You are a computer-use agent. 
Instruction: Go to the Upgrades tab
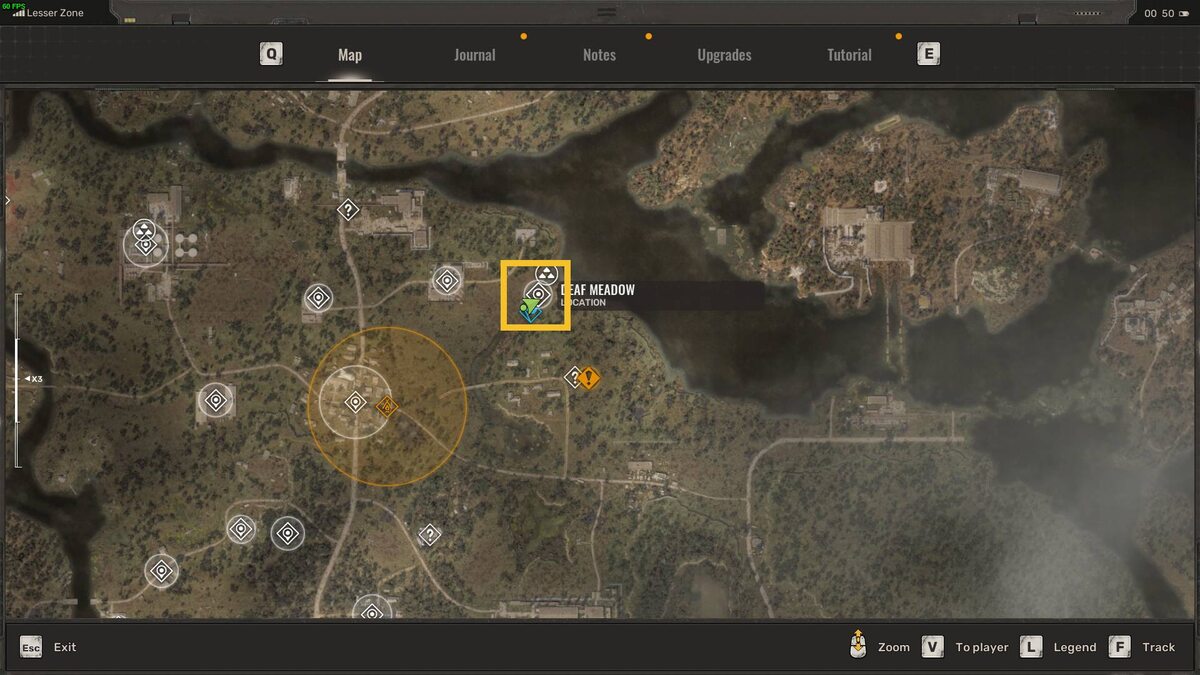pyautogui.click(x=724, y=55)
